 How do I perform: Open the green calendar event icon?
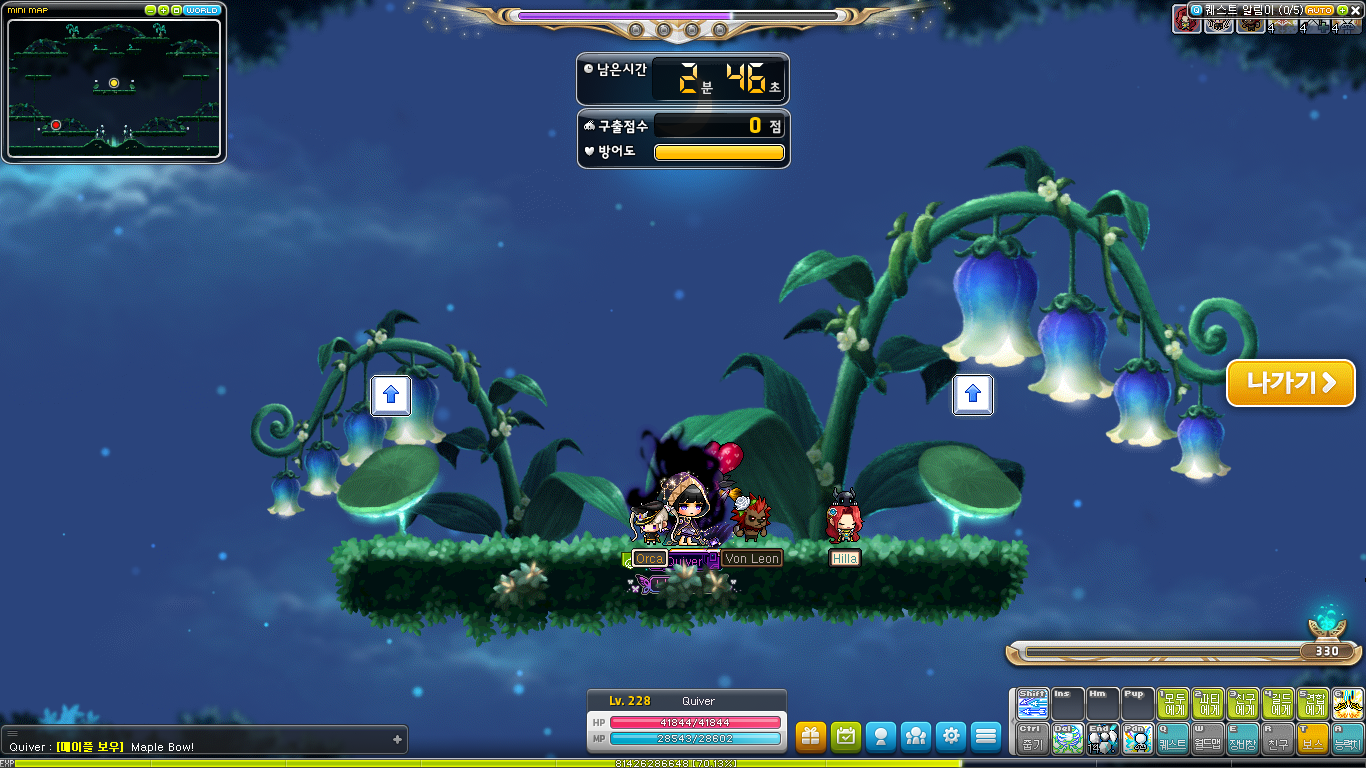coord(846,736)
